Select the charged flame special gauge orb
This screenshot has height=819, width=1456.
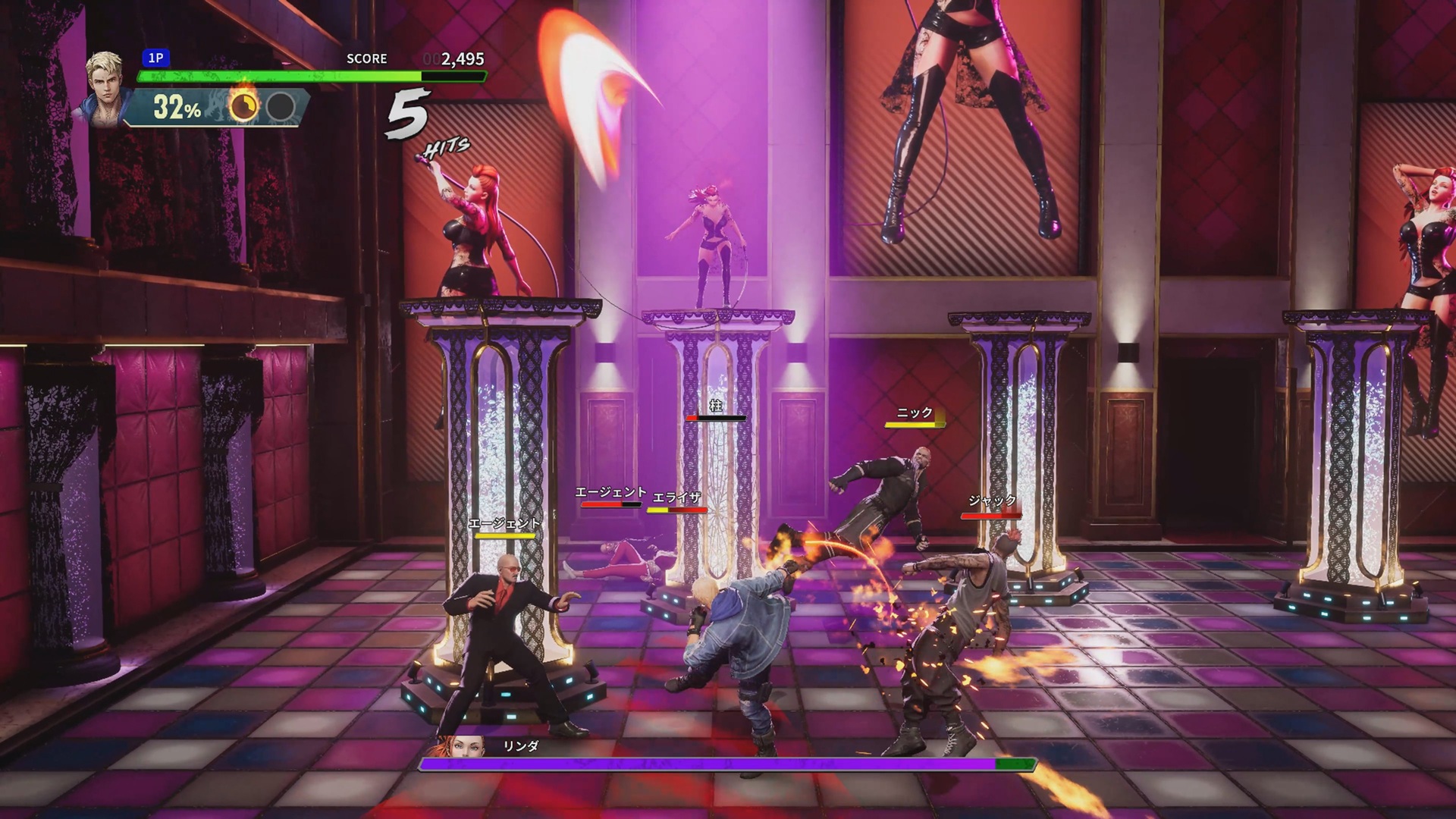coord(243,107)
